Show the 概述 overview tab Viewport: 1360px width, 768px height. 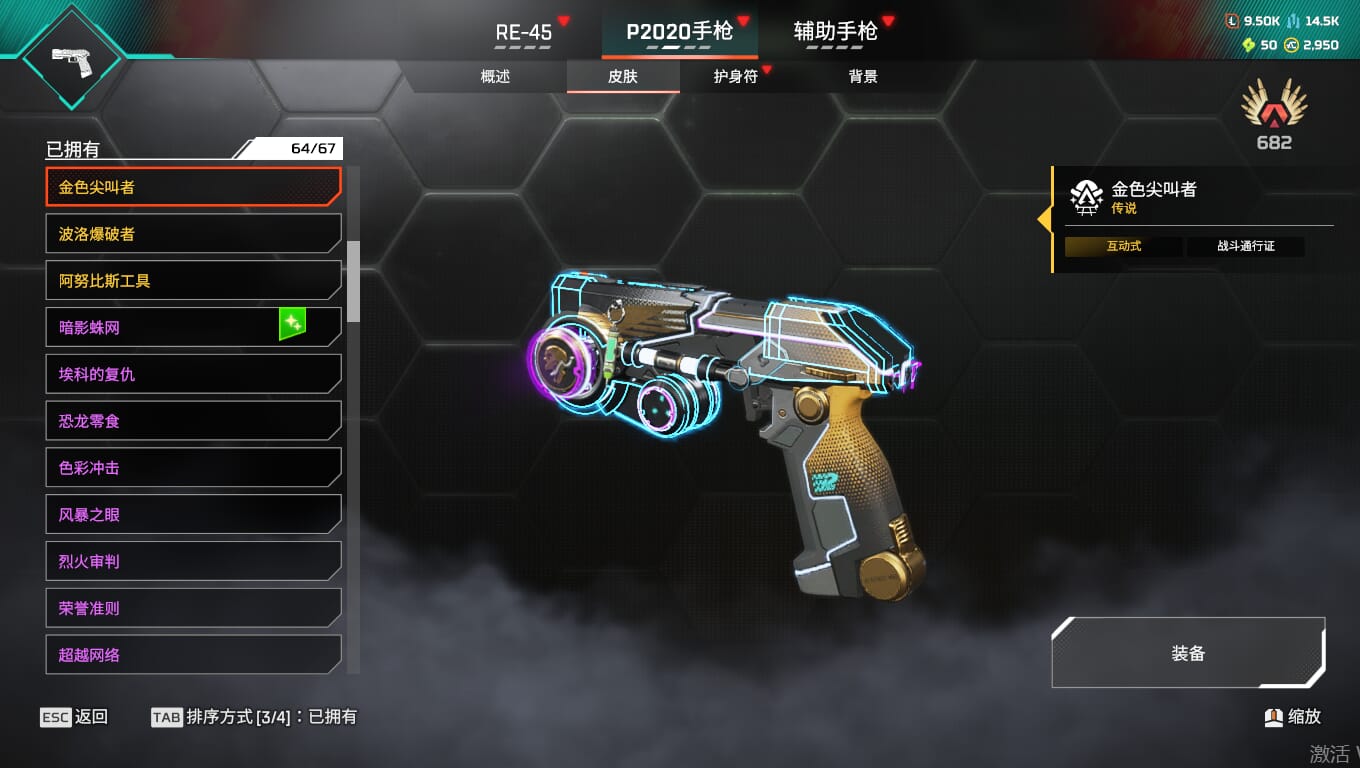[495, 77]
